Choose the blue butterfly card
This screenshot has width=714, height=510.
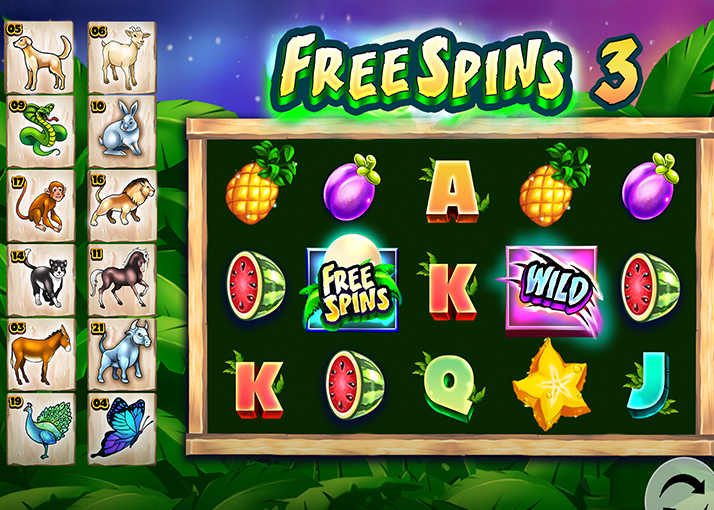point(122,428)
